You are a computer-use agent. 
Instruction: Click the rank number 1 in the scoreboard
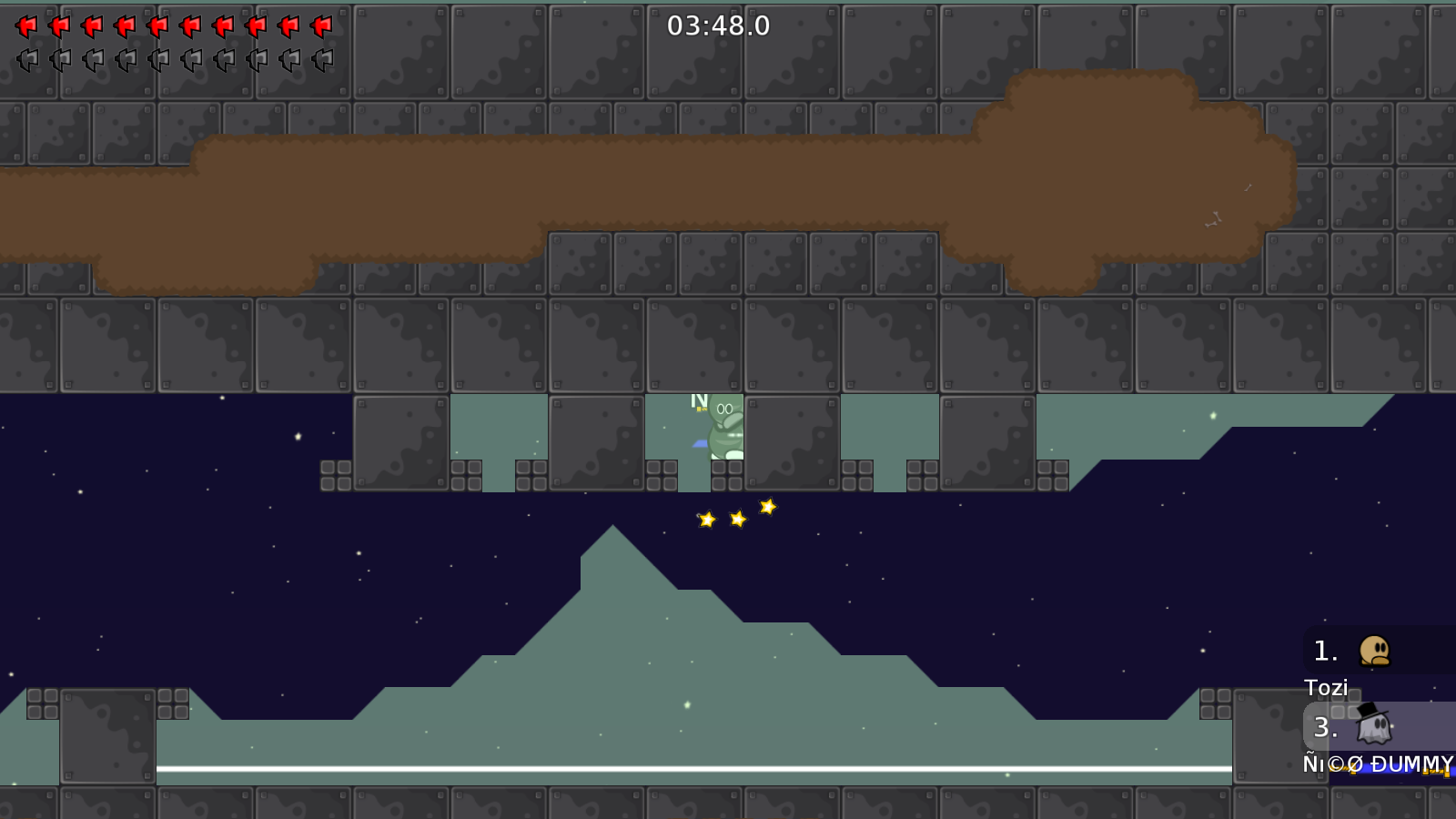[1324, 650]
